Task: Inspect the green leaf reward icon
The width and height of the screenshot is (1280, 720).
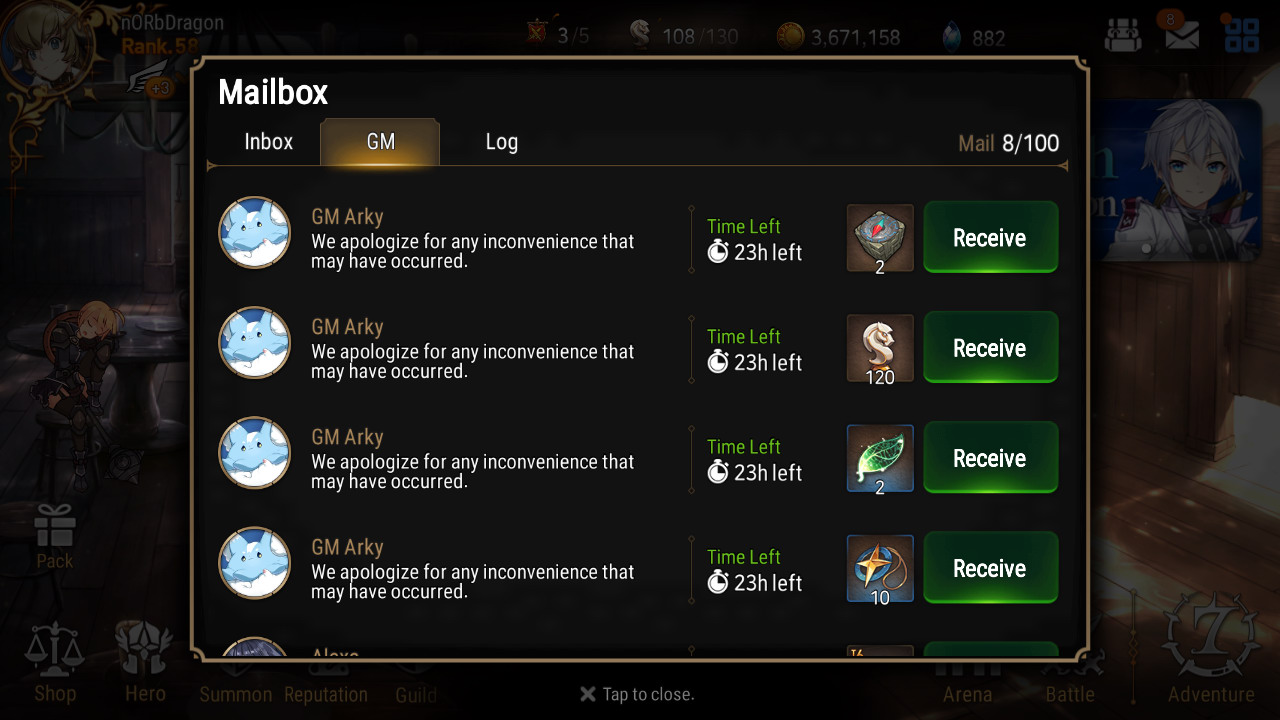Action: (880, 458)
